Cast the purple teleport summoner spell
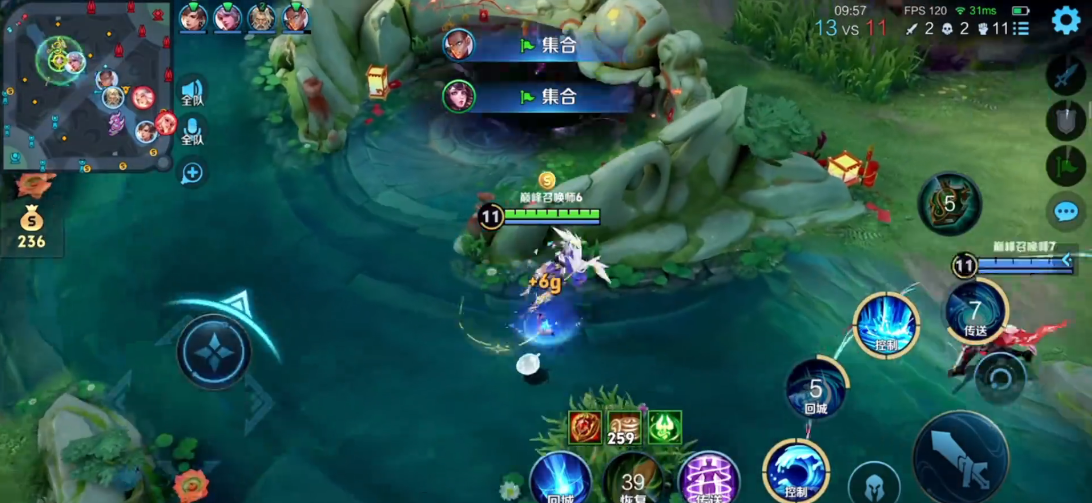The image size is (1092, 503). tap(708, 479)
